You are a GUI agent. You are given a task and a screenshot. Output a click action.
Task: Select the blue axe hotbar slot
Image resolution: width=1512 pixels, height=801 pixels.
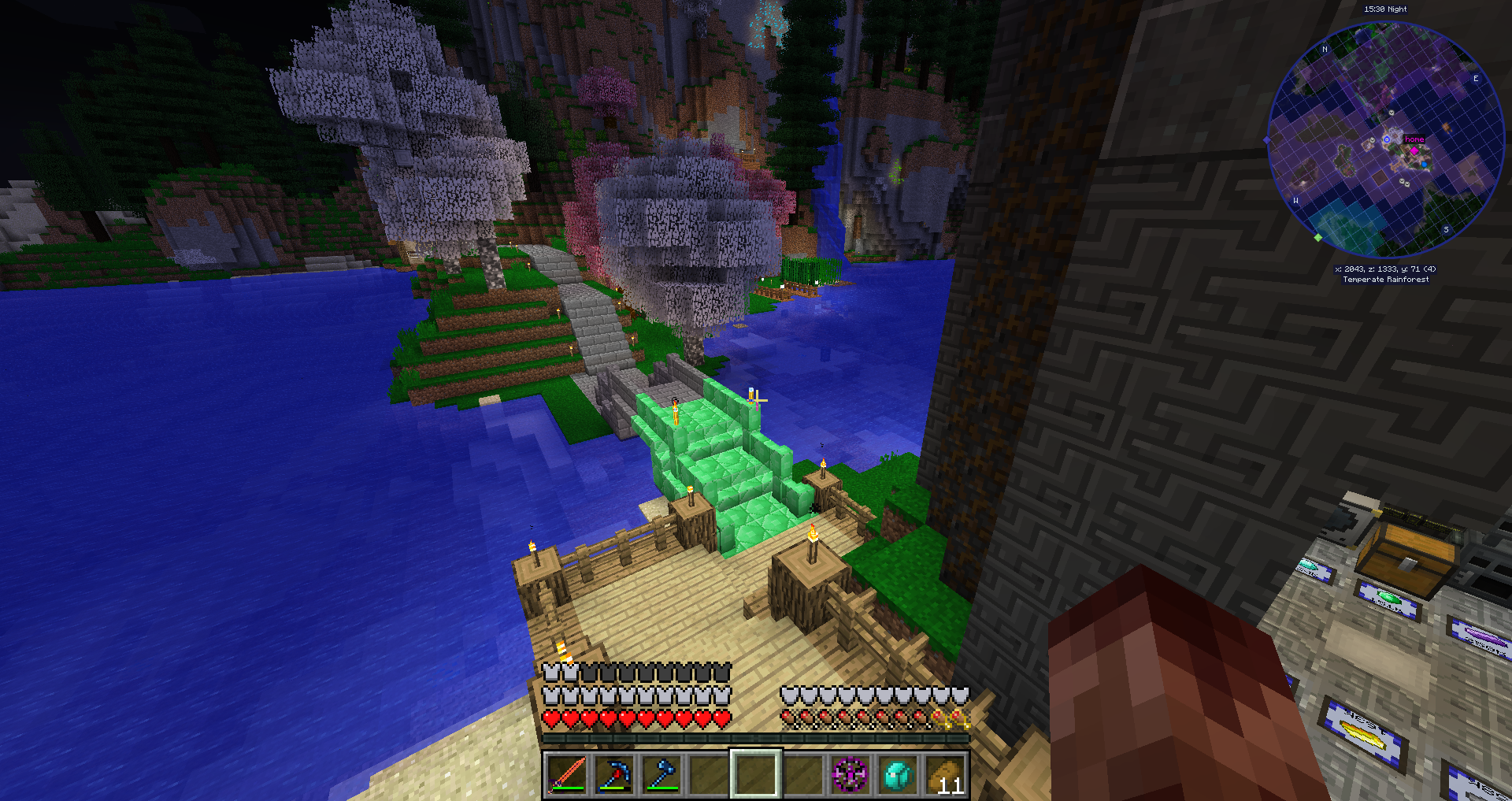[x=661, y=775]
